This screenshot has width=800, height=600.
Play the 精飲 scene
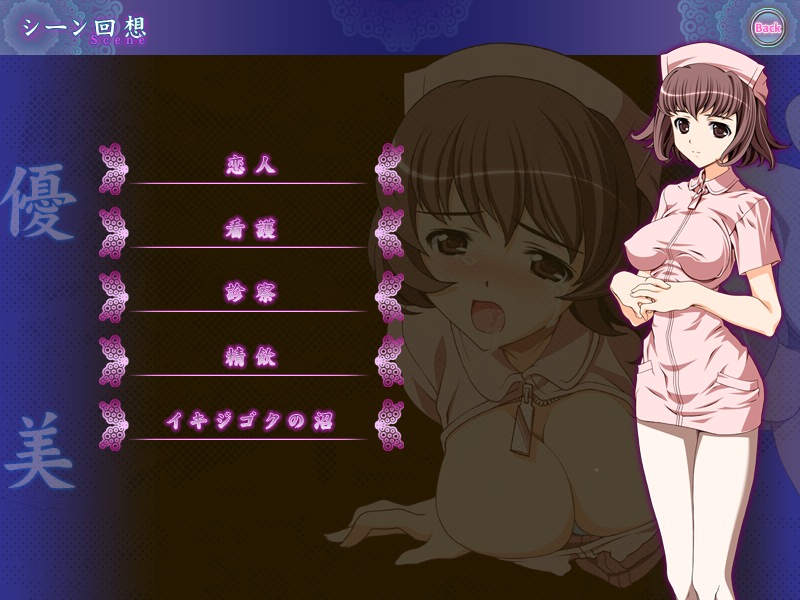(250, 357)
